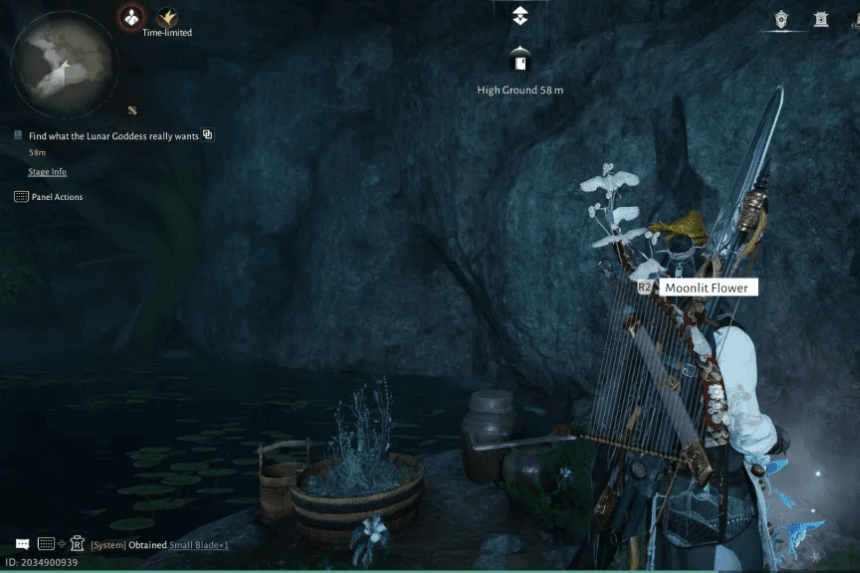Open the shrine-shaped menu icon

click(x=821, y=19)
